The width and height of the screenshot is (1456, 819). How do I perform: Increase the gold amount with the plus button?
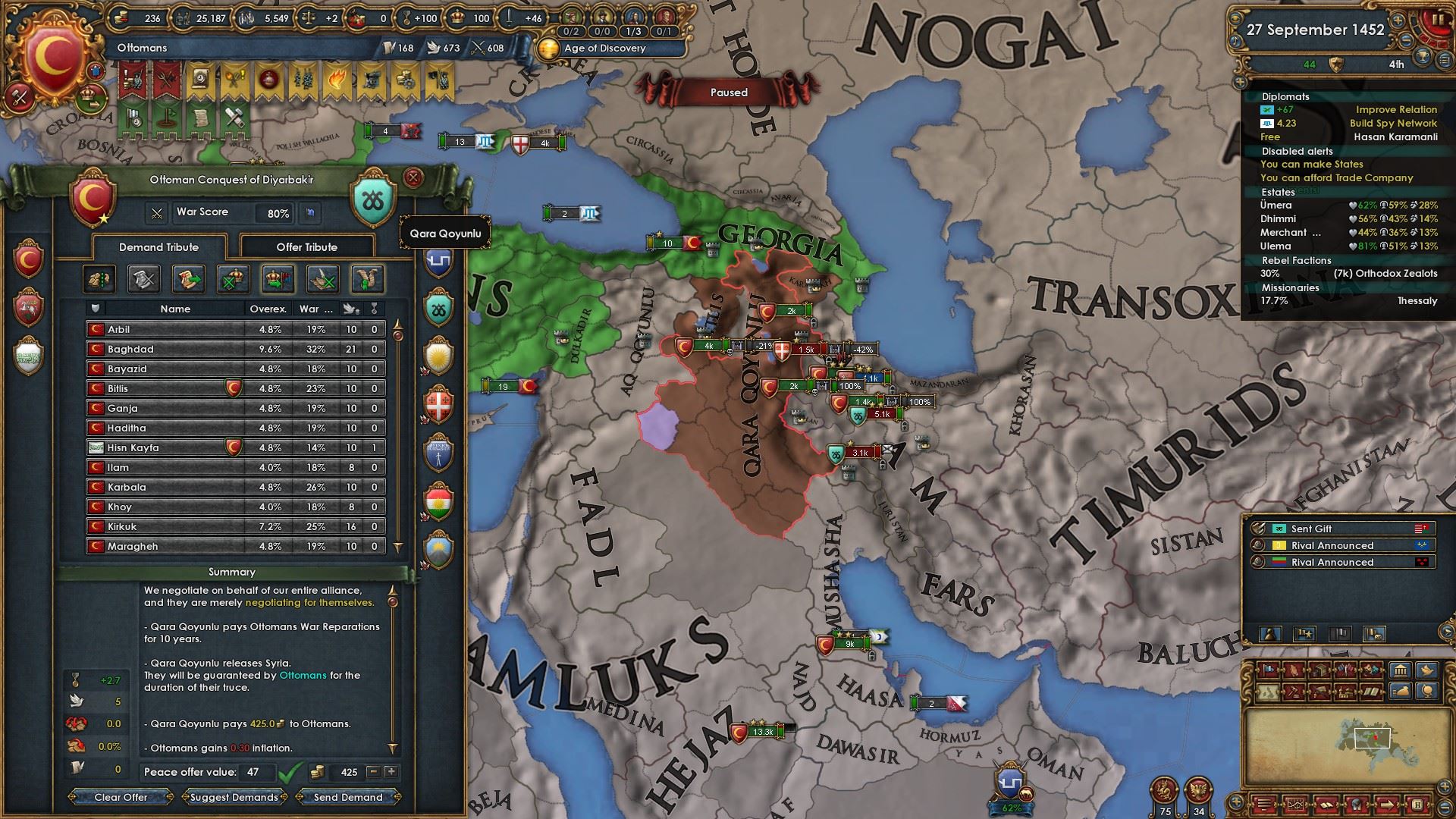point(391,772)
